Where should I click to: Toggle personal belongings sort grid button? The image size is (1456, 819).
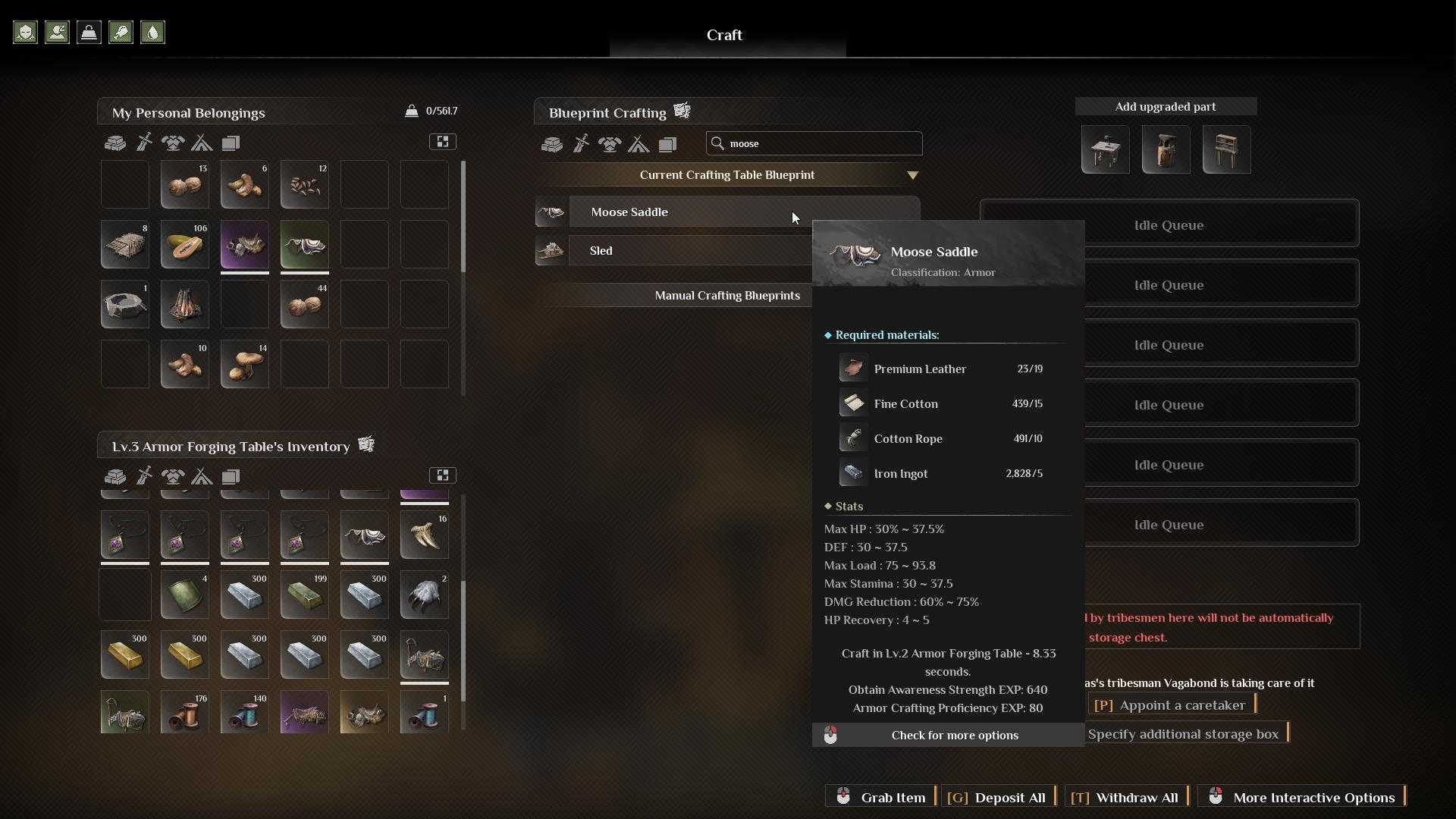tap(443, 142)
